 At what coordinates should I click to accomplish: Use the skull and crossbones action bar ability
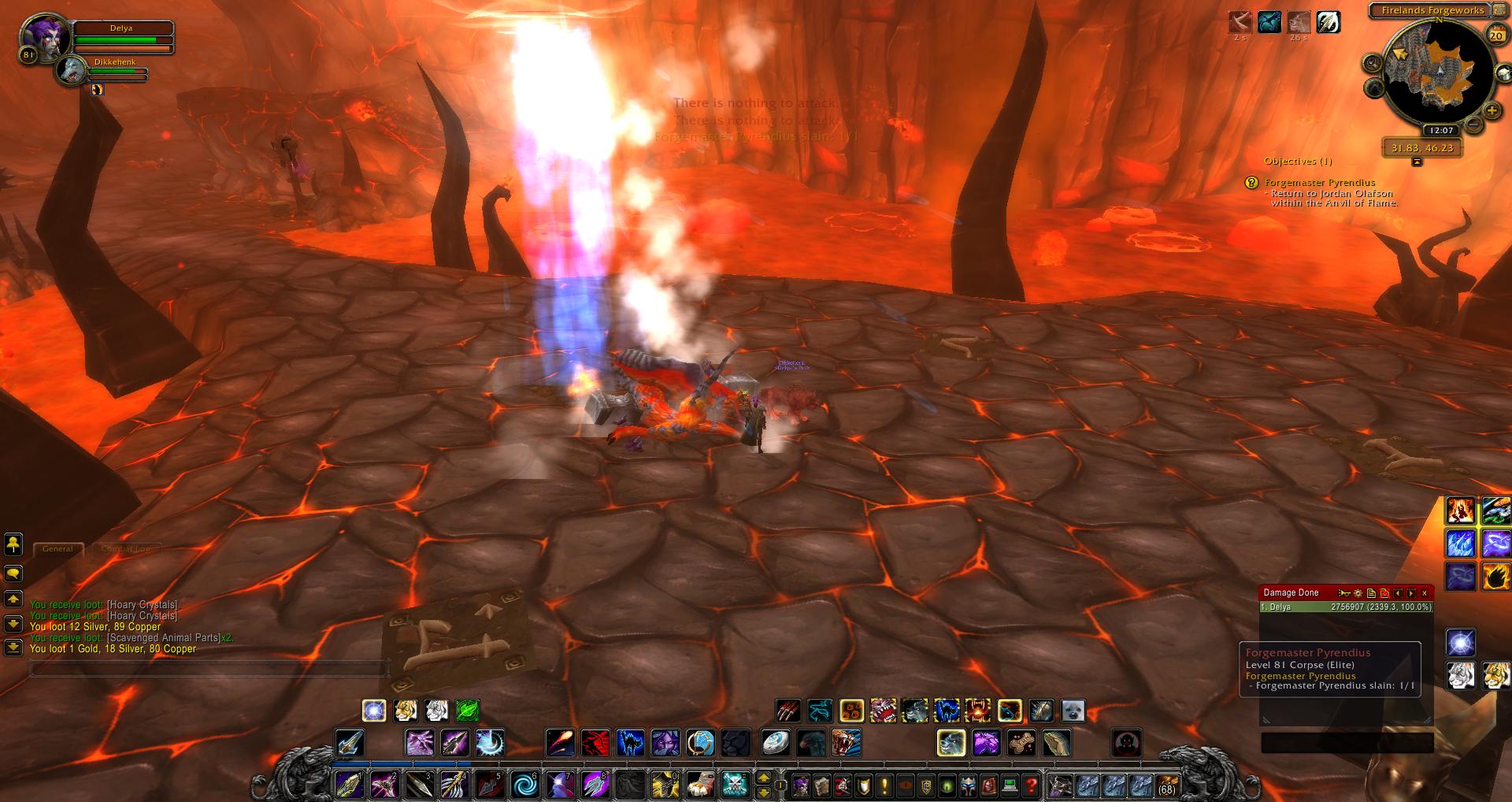(x=735, y=785)
